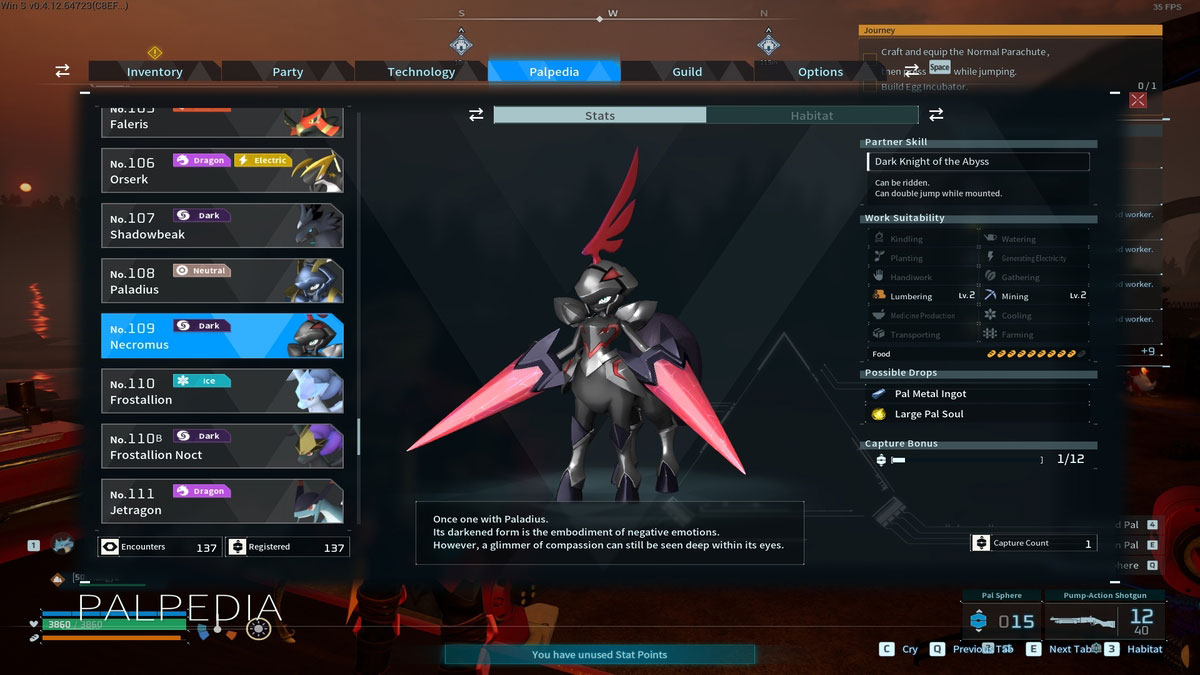Open the Inventory tab
The width and height of the screenshot is (1200, 675).
pos(154,72)
